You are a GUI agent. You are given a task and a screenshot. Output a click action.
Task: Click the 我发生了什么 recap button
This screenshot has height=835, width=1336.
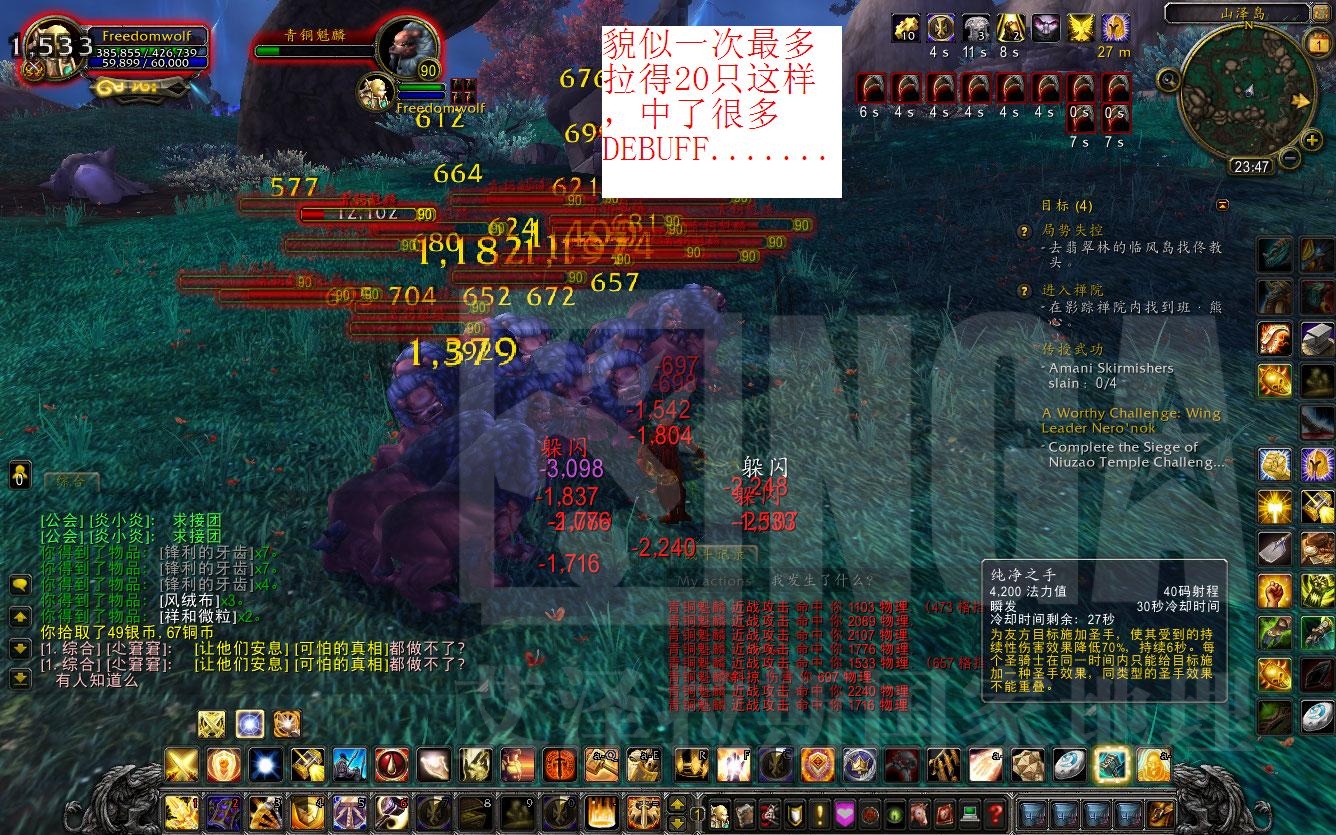(822, 580)
